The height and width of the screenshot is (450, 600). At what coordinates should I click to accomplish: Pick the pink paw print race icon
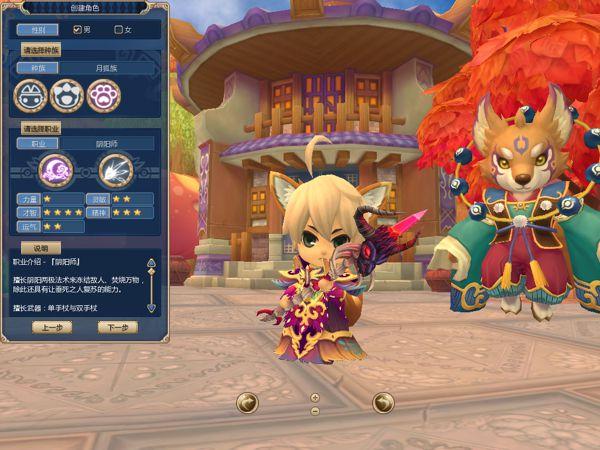[x=103, y=96]
